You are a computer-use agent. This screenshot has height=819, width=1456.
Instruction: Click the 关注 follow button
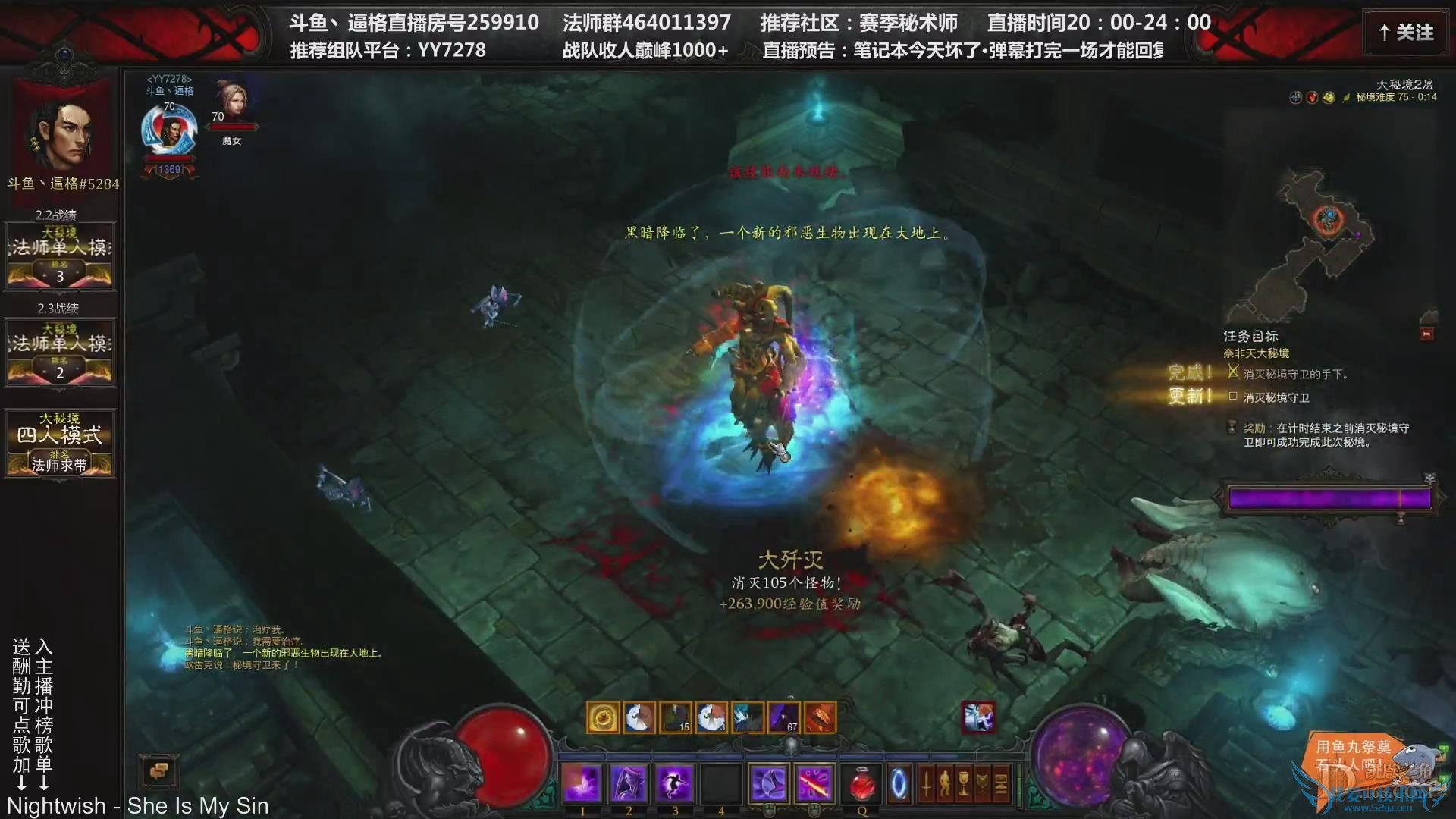pos(1407,33)
